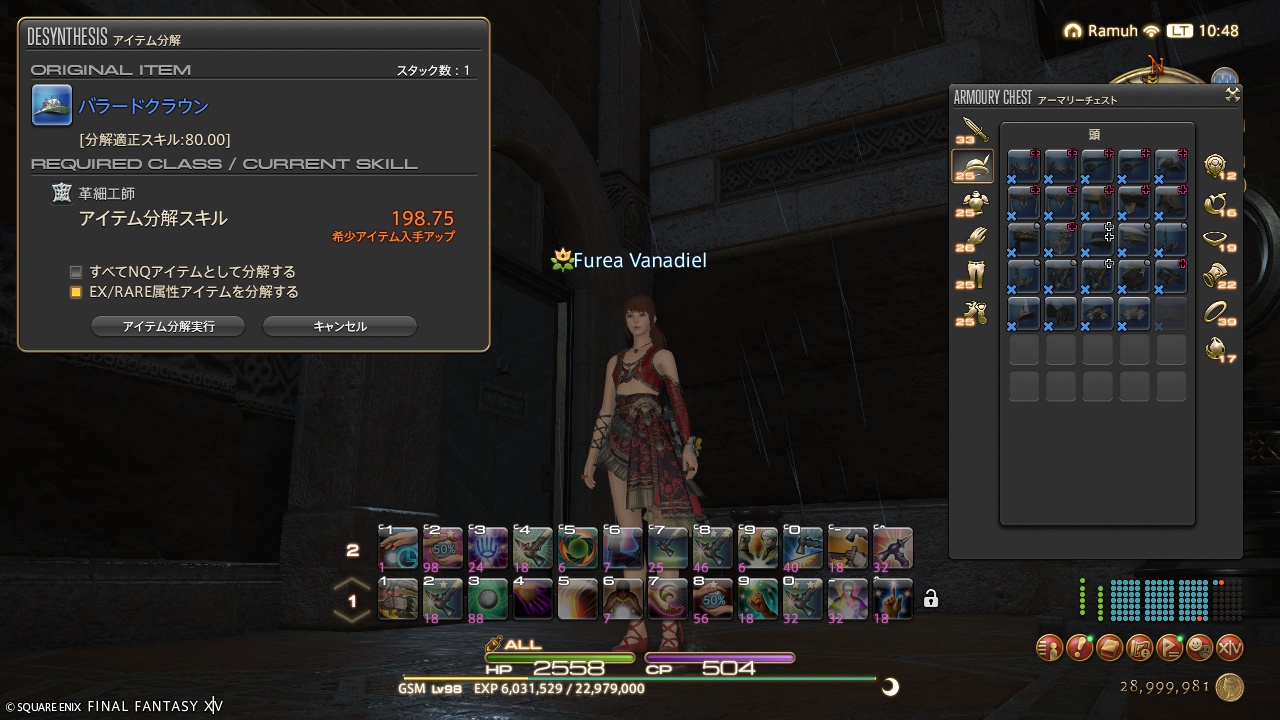
Task: Select the main-hand weapons category in Armoury Chest
Action: 971,127
